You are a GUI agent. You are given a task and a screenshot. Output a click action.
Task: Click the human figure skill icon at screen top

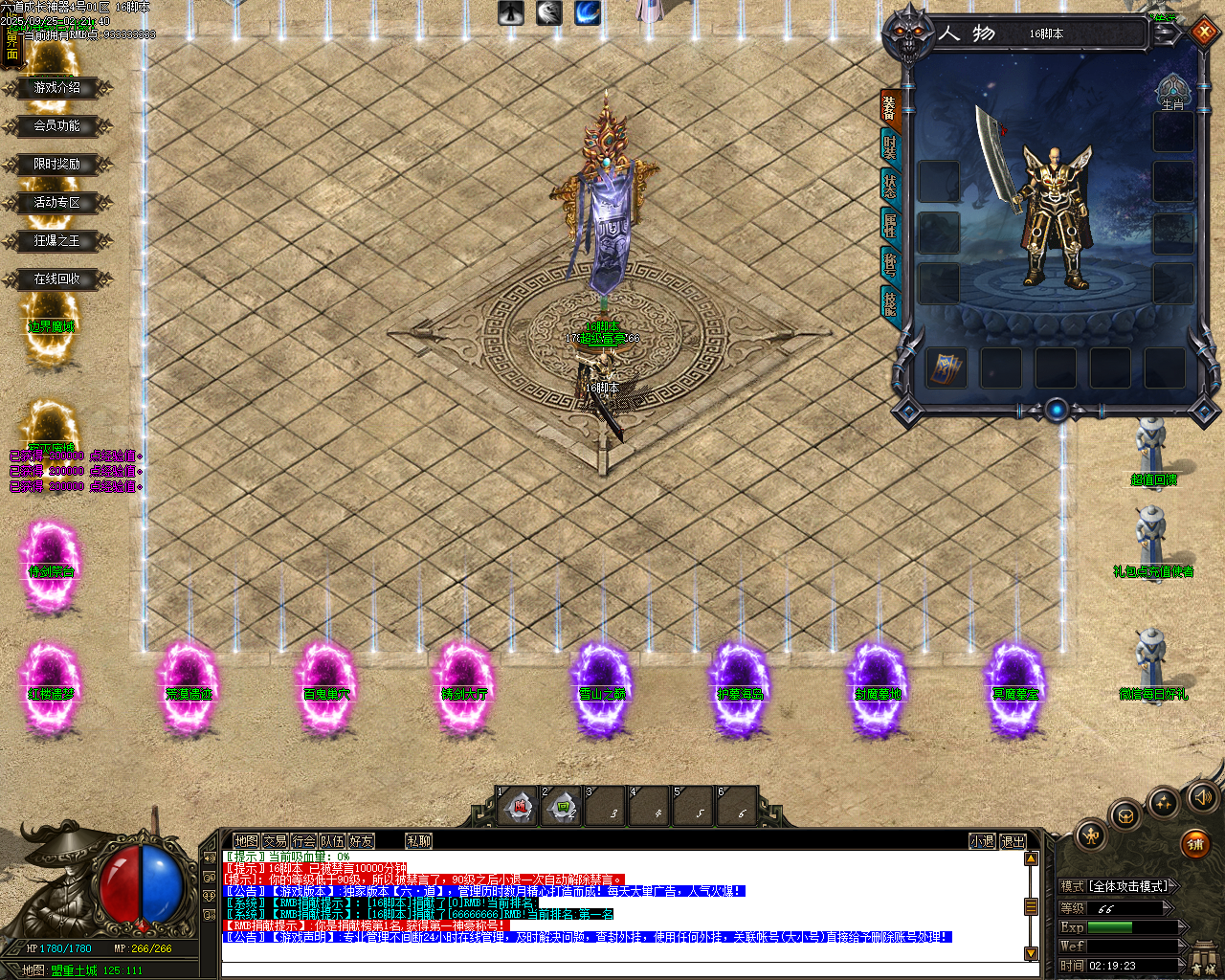point(510,13)
